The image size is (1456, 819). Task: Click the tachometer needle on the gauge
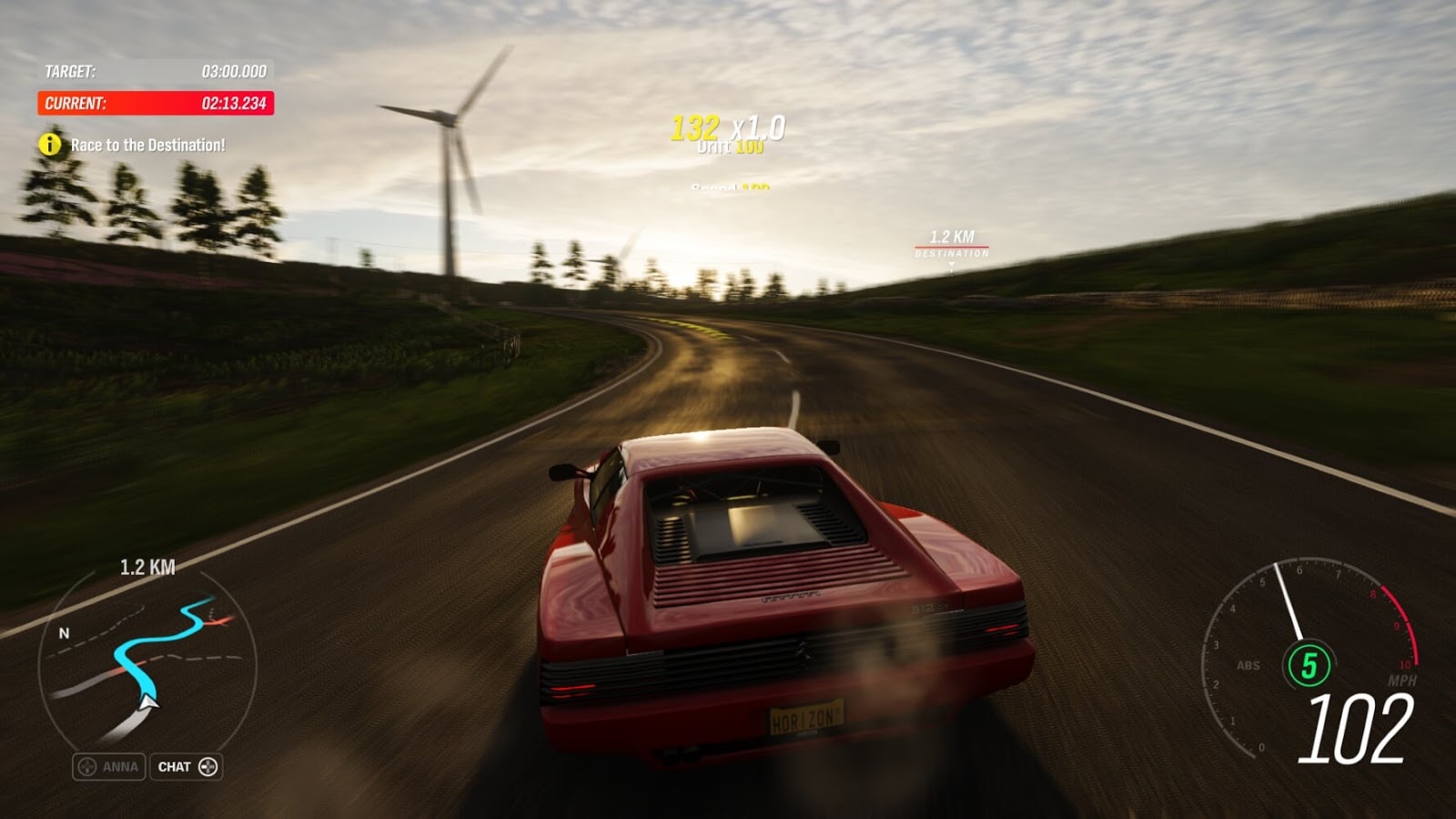[x=1289, y=601]
